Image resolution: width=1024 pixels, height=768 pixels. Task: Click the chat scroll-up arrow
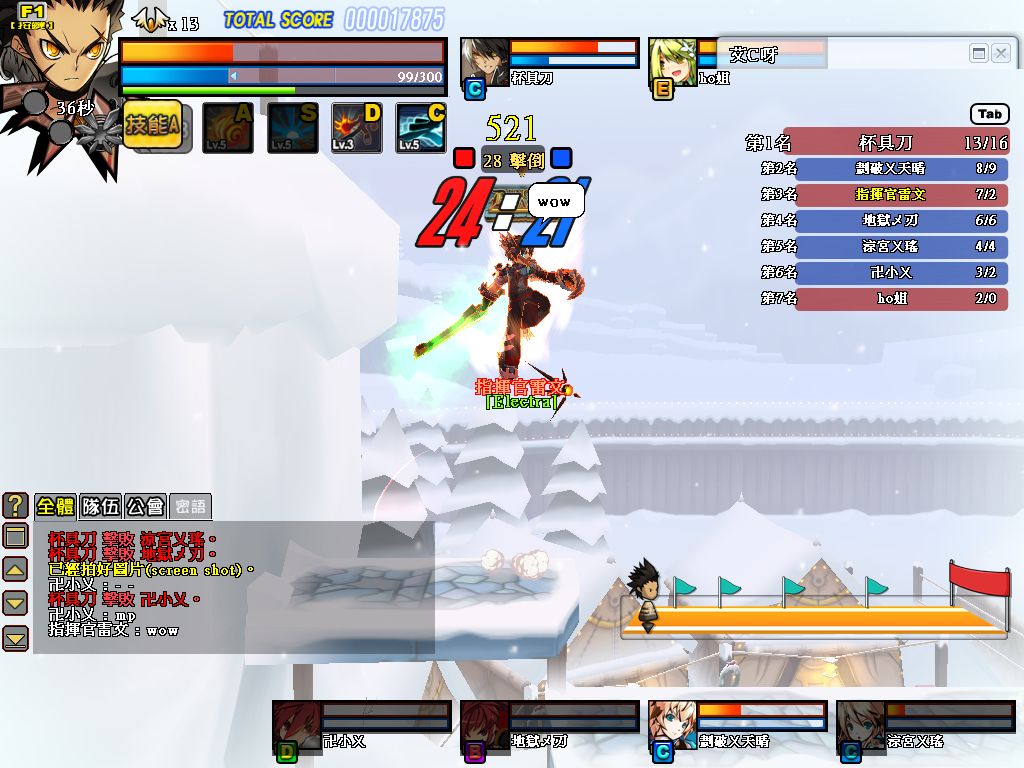point(15,570)
